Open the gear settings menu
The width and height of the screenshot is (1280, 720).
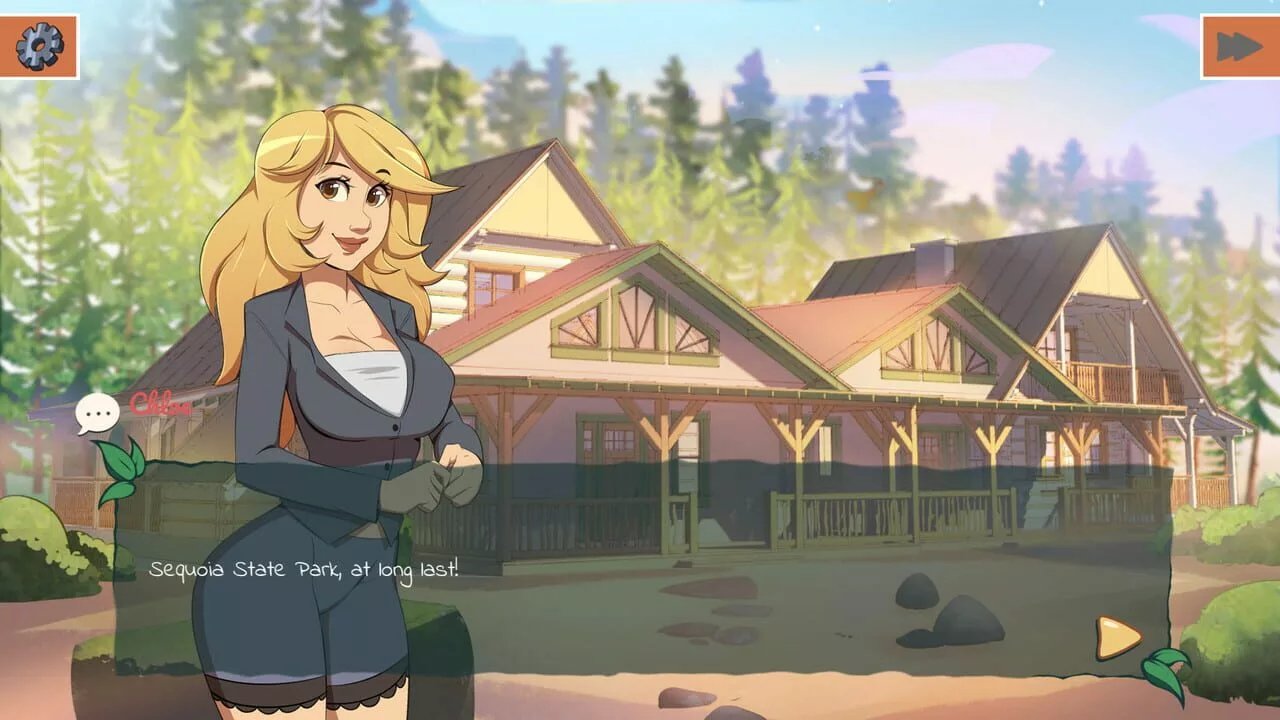(39, 46)
